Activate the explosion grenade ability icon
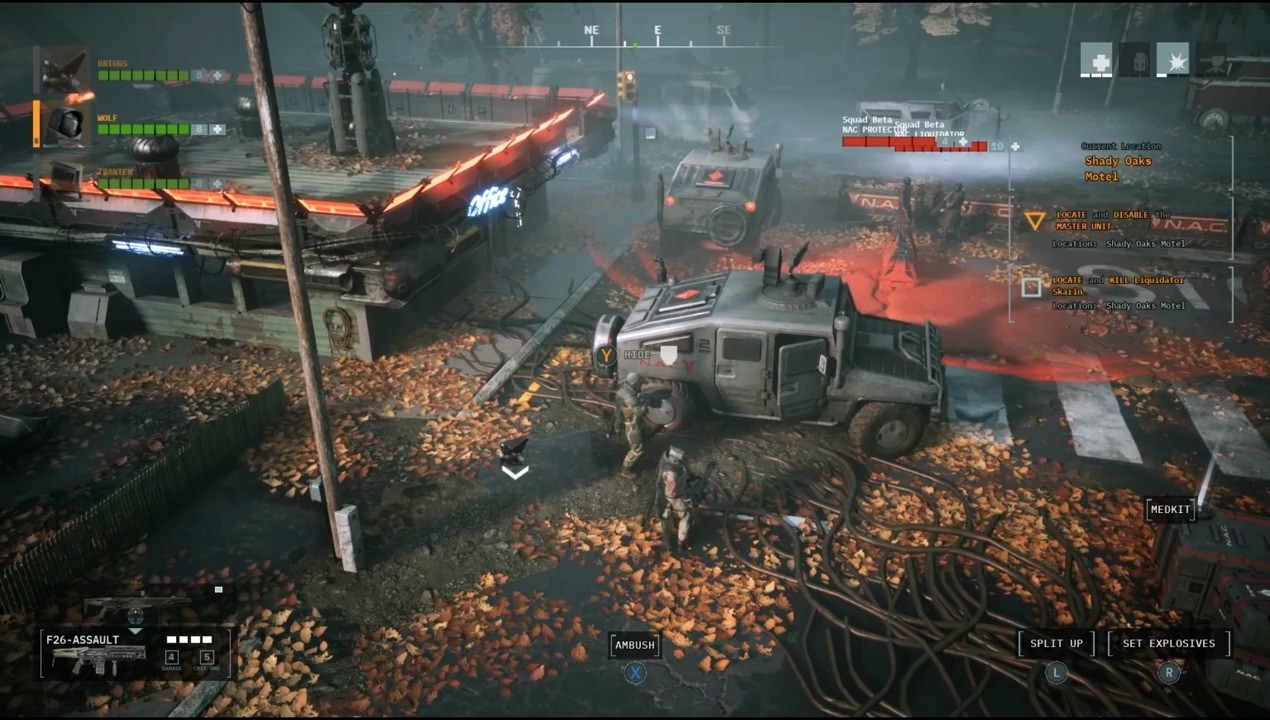Viewport: 1270px width, 720px height. (1172, 60)
